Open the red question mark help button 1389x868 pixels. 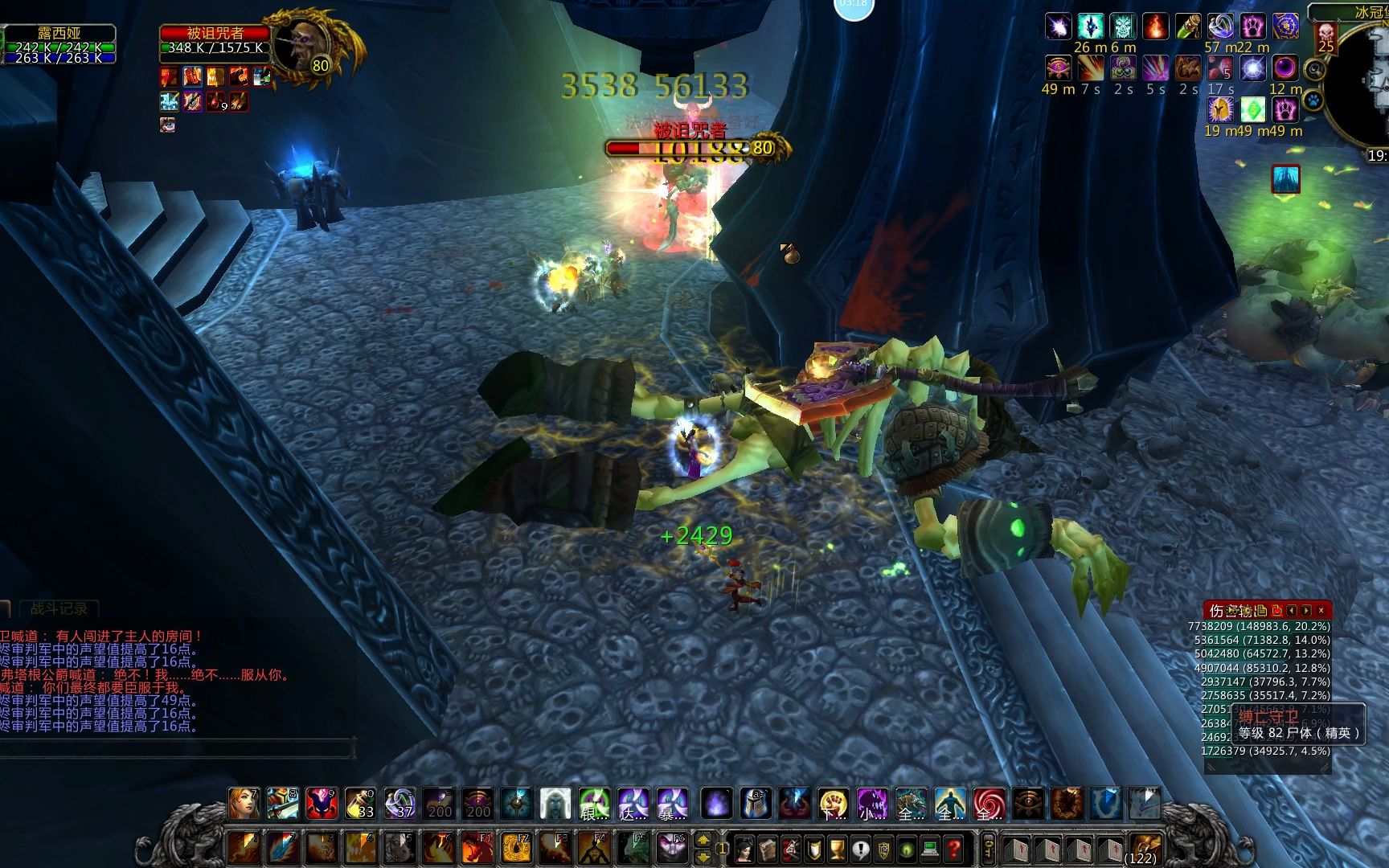(x=954, y=849)
